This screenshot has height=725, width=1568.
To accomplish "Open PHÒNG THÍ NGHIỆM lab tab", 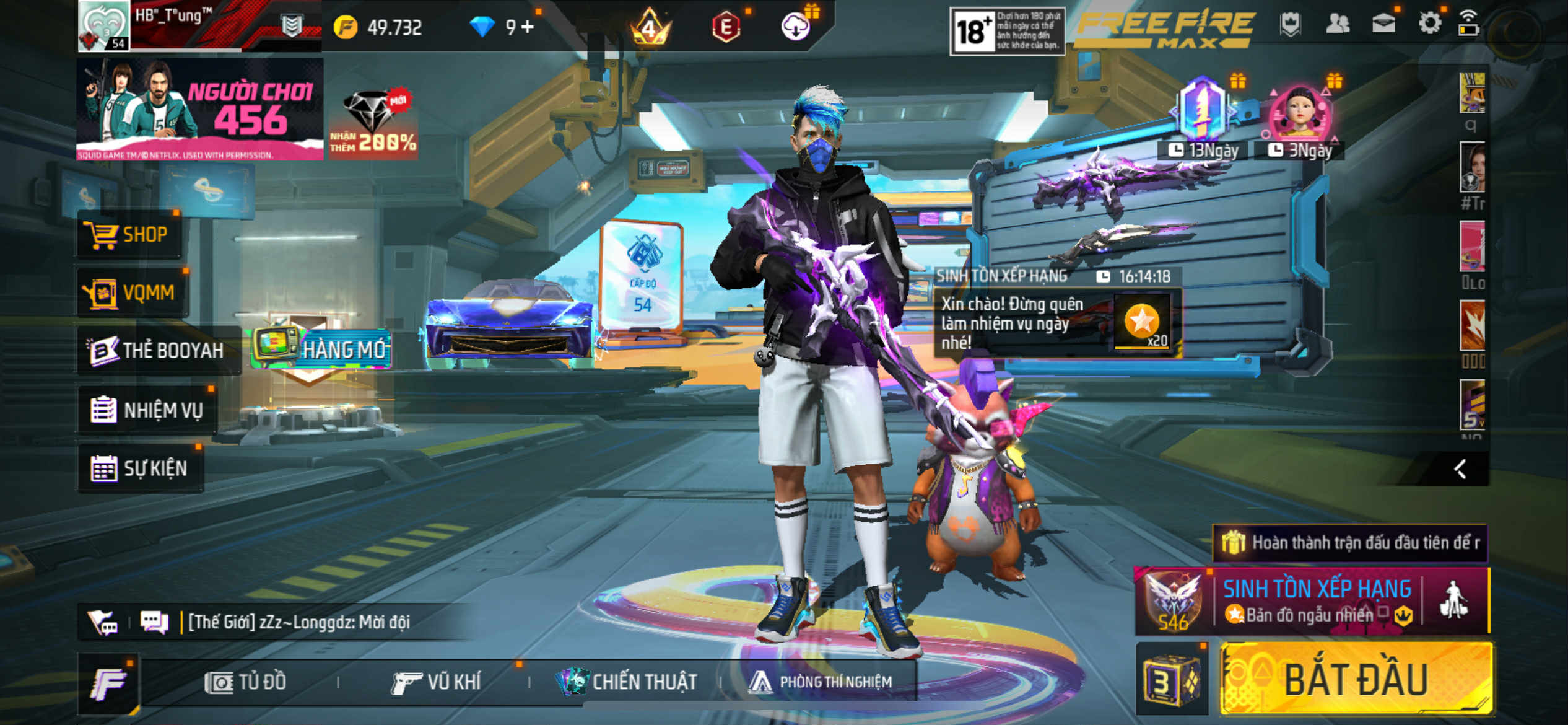I will pos(821,682).
